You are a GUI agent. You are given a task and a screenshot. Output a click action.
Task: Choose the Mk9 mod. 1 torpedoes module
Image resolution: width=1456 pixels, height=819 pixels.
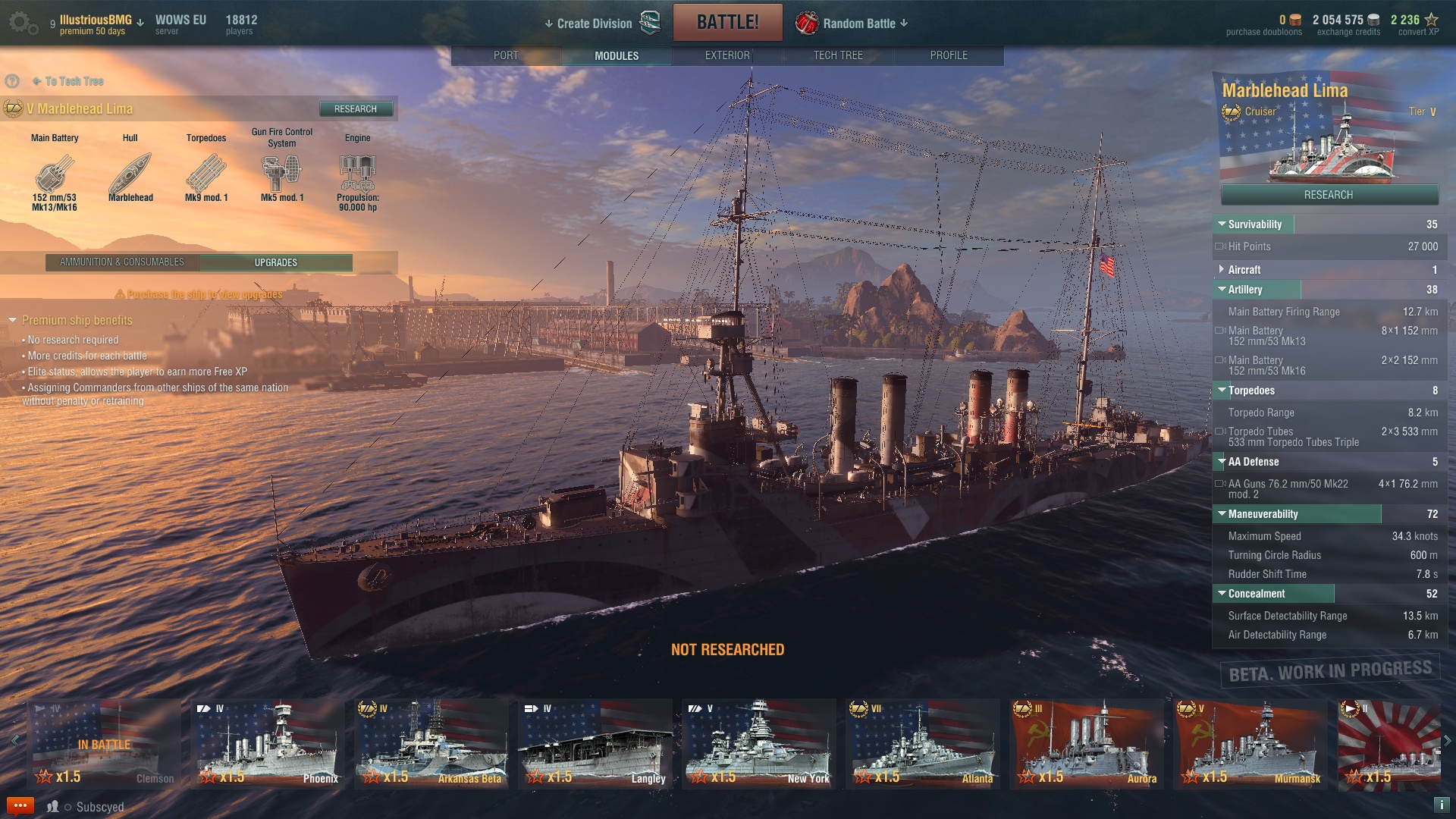(206, 174)
